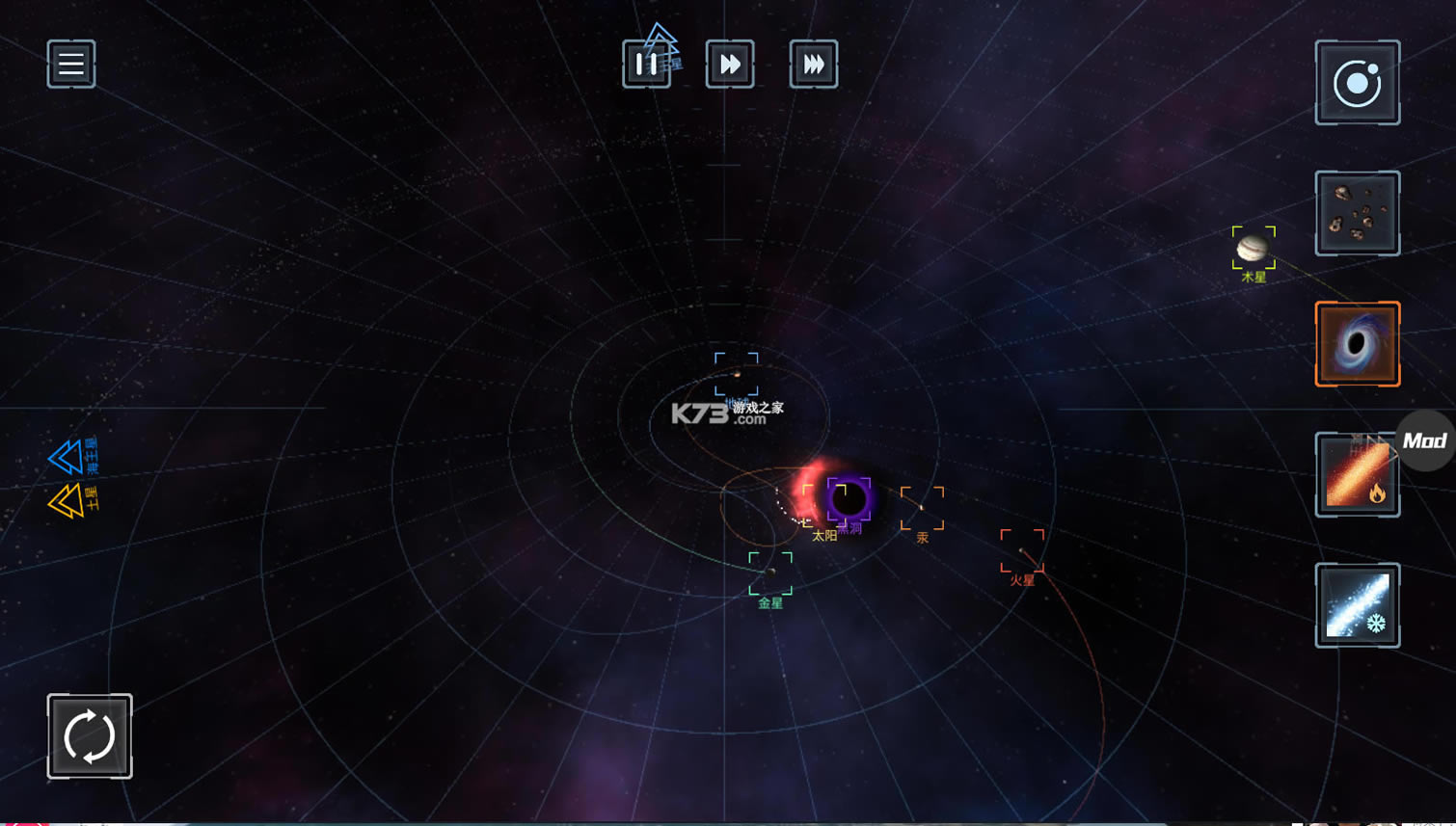Open the hamburger menu
Viewport: 1456px width, 826px height.
[x=71, y=65]
